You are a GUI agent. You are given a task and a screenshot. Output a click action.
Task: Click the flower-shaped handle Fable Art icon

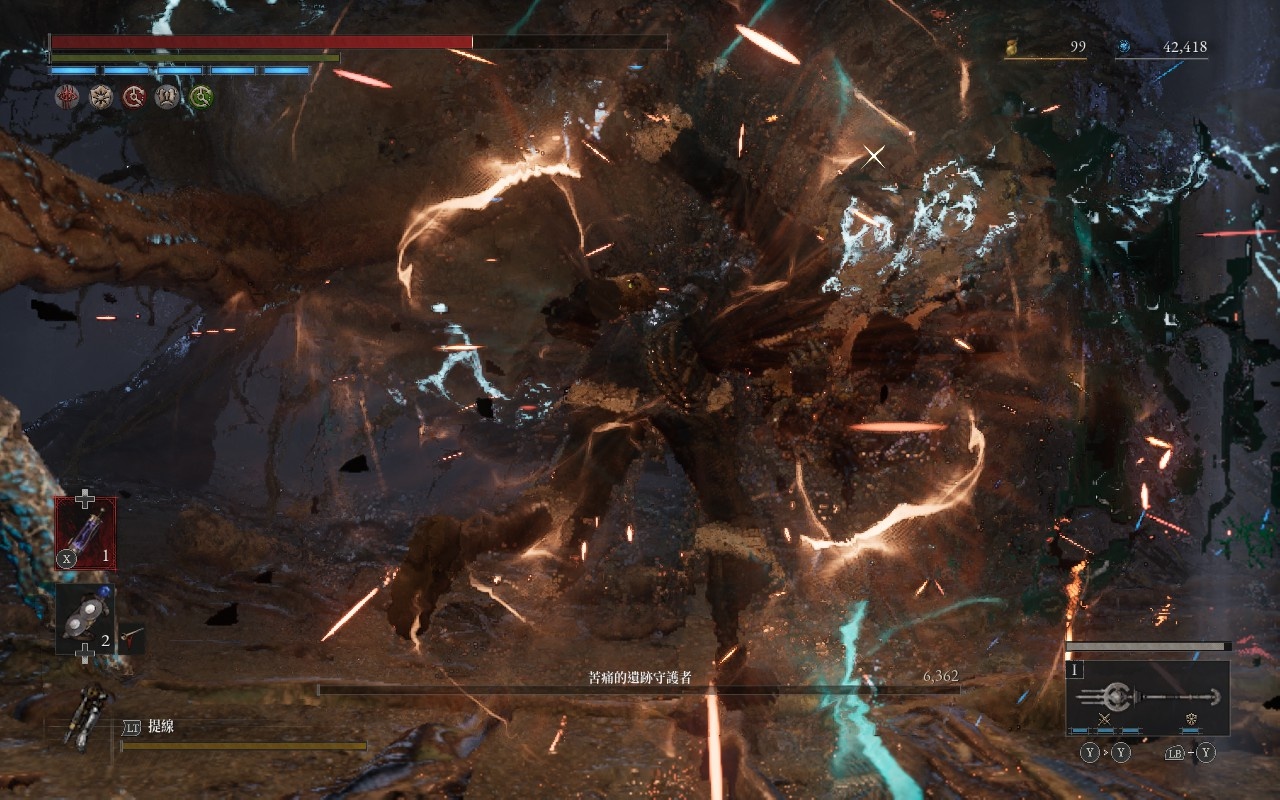[1192, 719]
